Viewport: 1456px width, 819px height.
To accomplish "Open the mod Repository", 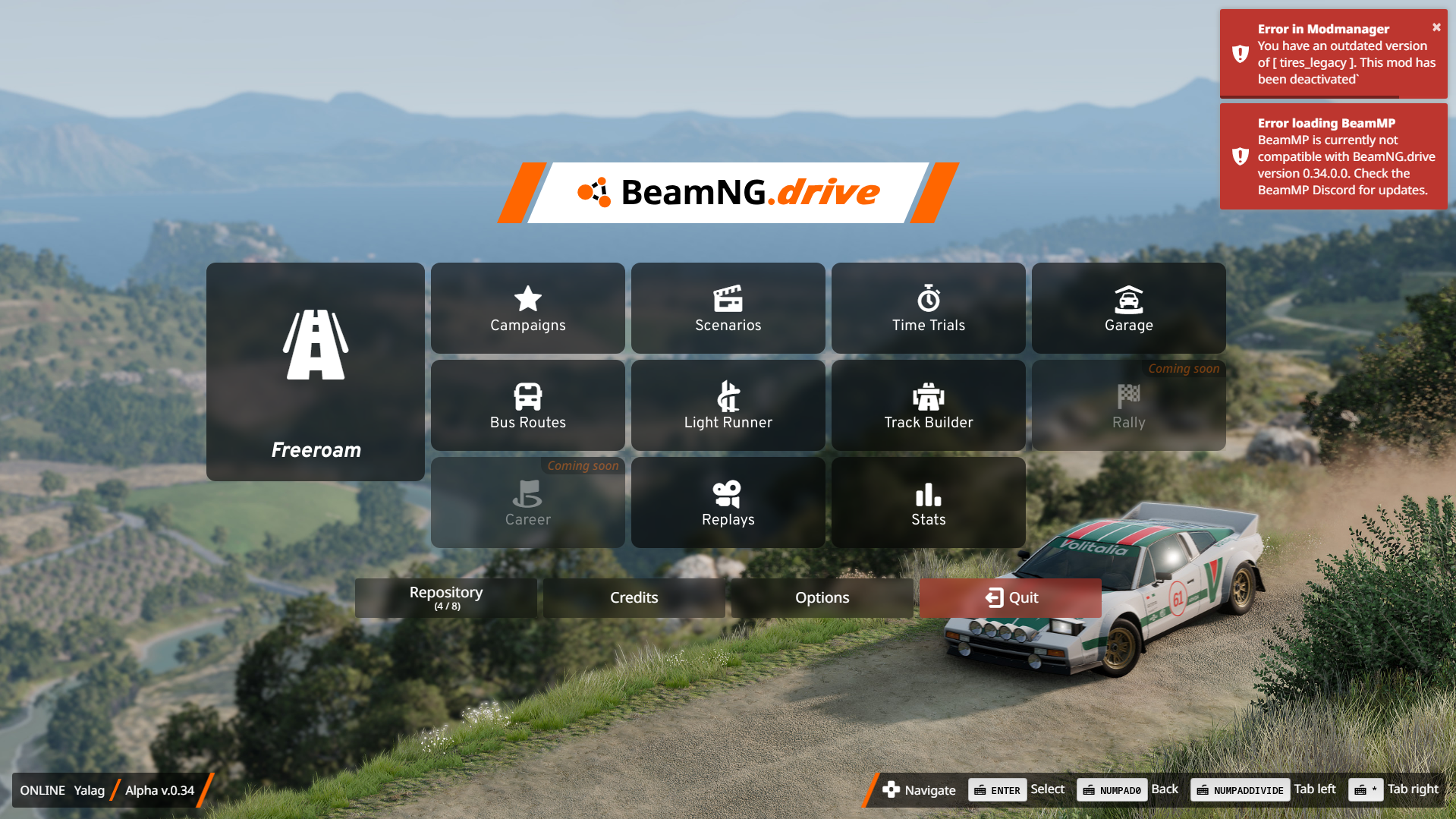I will point(446,597).
